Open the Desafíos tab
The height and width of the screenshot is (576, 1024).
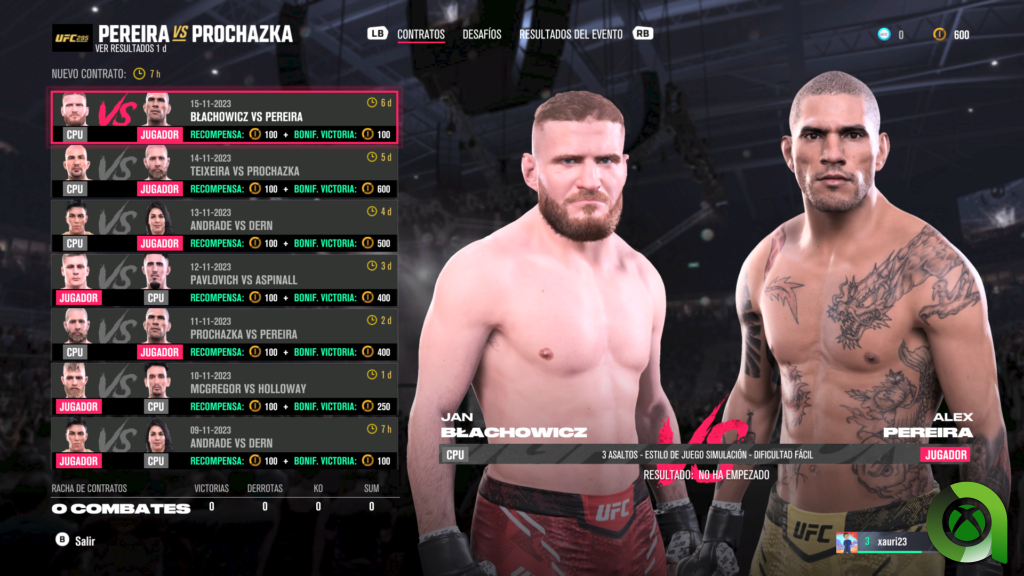482,34
